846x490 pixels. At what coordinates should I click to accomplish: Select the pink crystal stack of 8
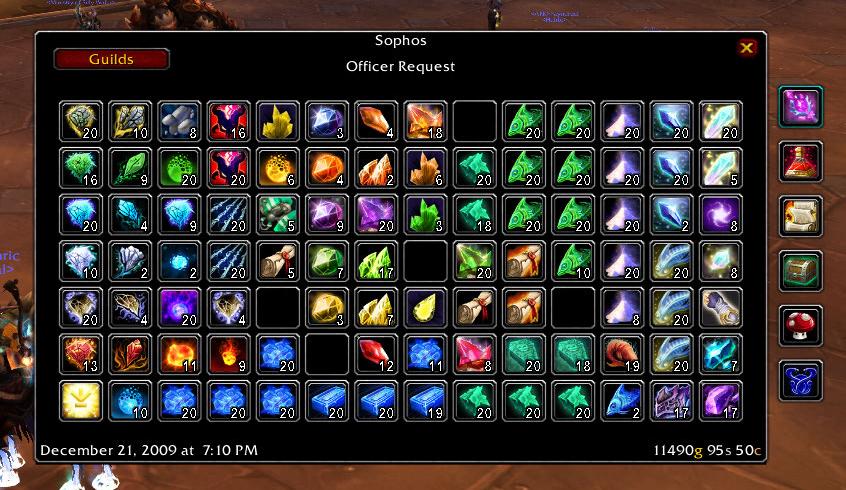[473, 353]
